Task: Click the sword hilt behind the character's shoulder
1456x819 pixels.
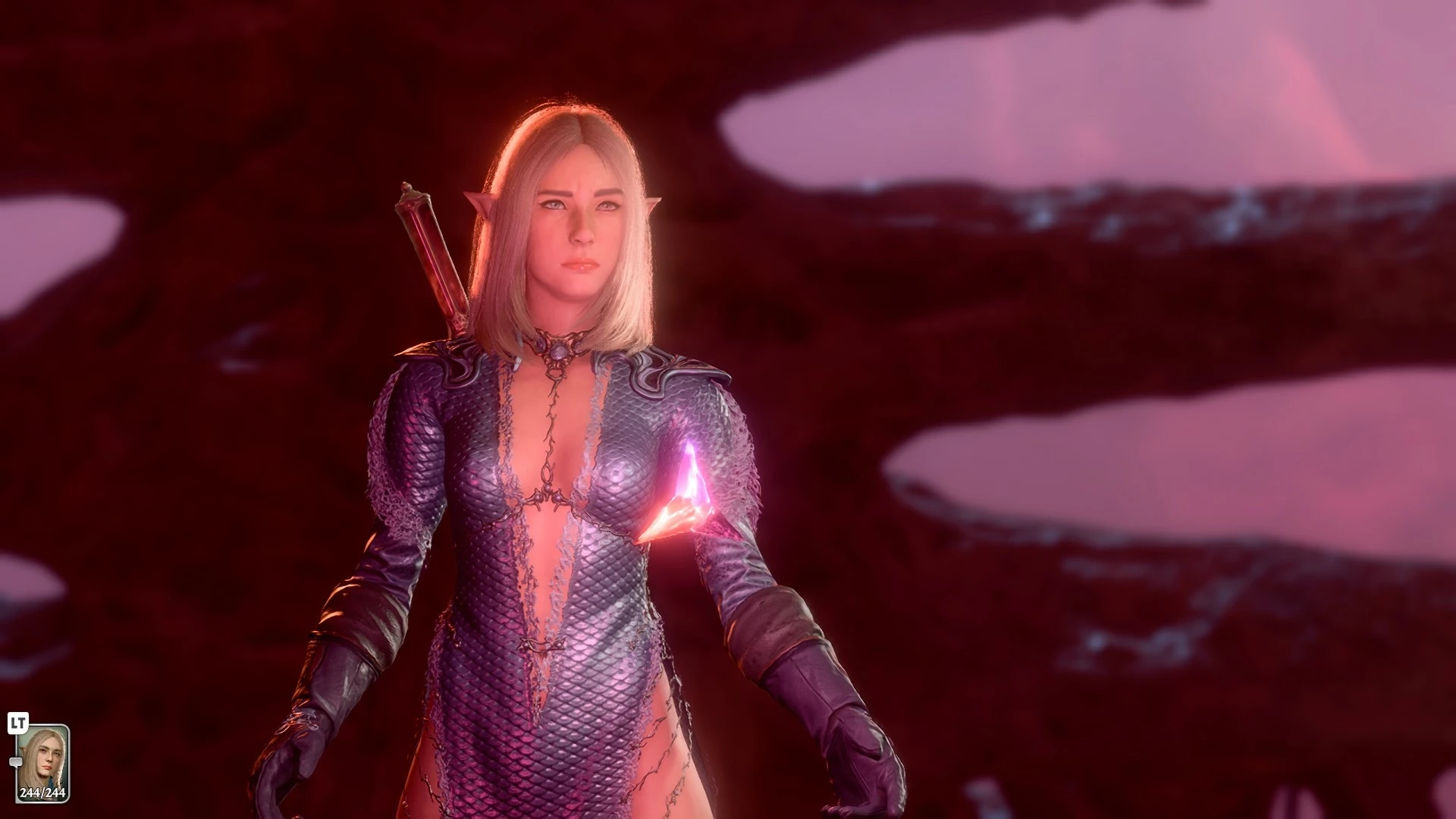Action: (x=428, y=243)
